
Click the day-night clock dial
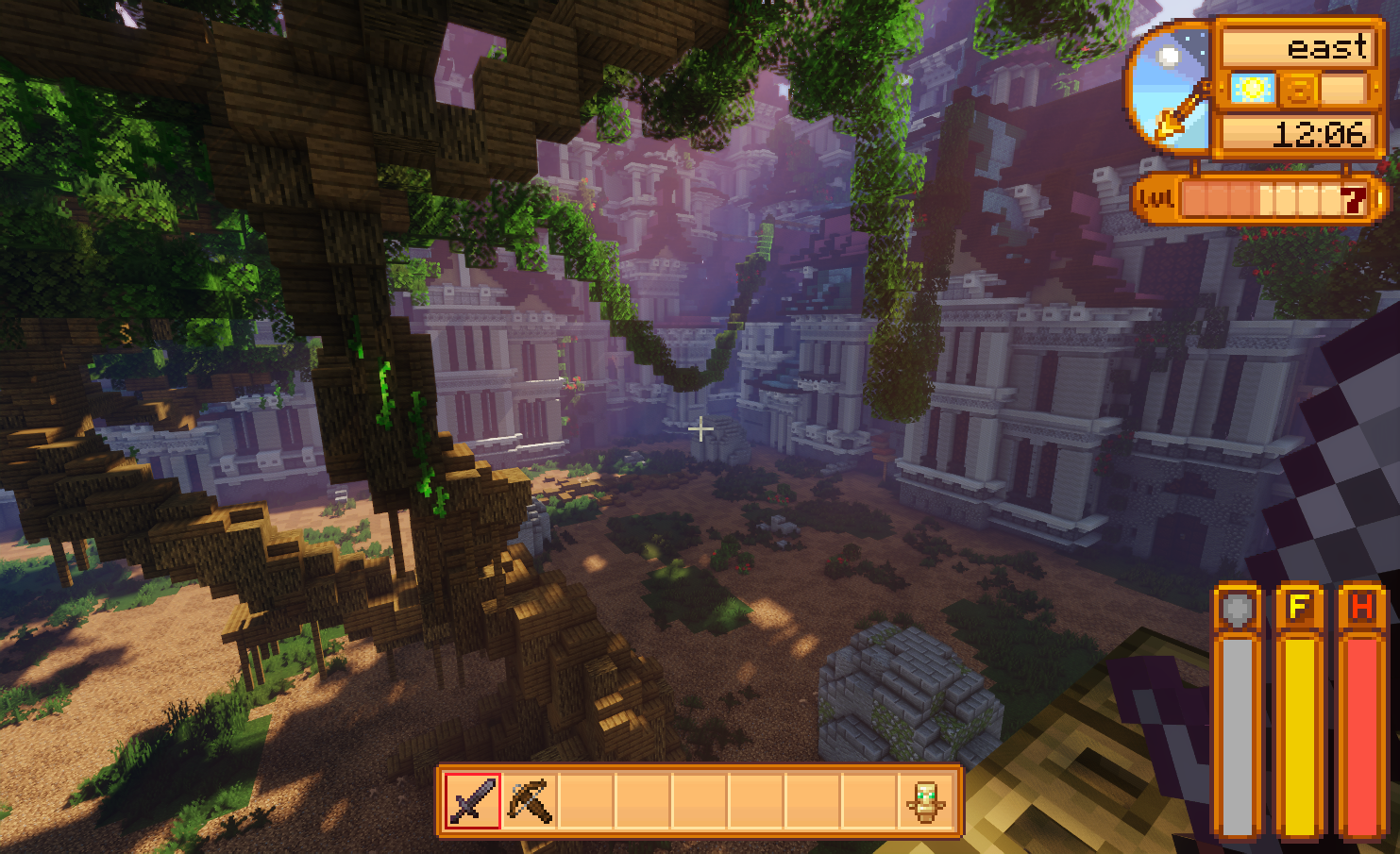pyautogui.click(x=1171, y=89)
